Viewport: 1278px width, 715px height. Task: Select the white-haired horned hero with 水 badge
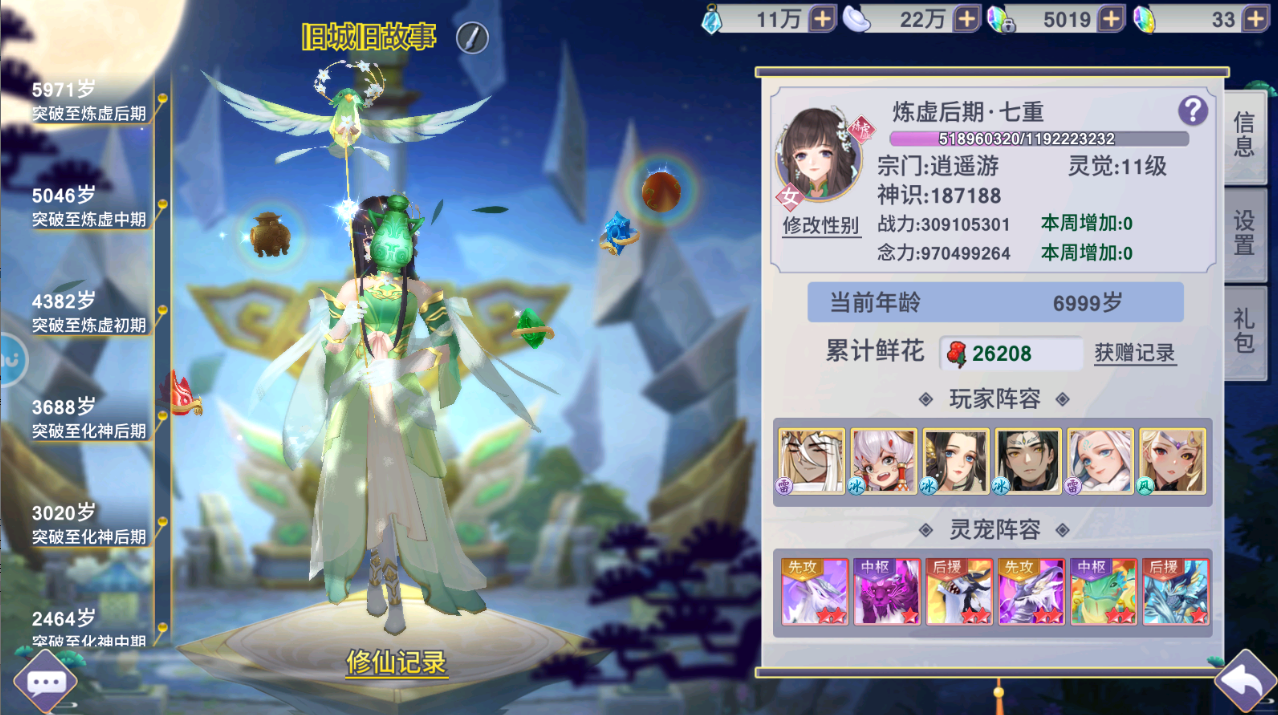884,461
